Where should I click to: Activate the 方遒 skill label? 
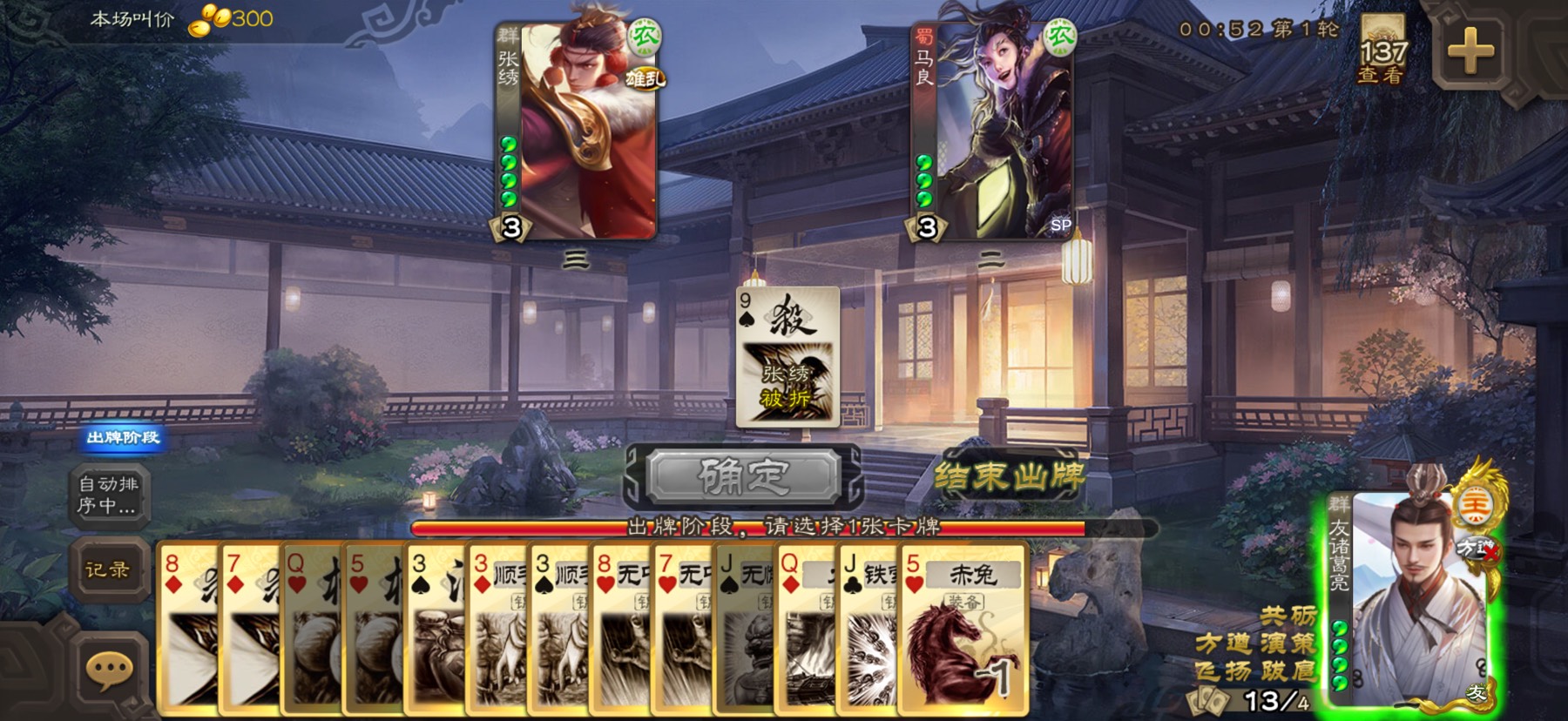[x=1222, y=644]
